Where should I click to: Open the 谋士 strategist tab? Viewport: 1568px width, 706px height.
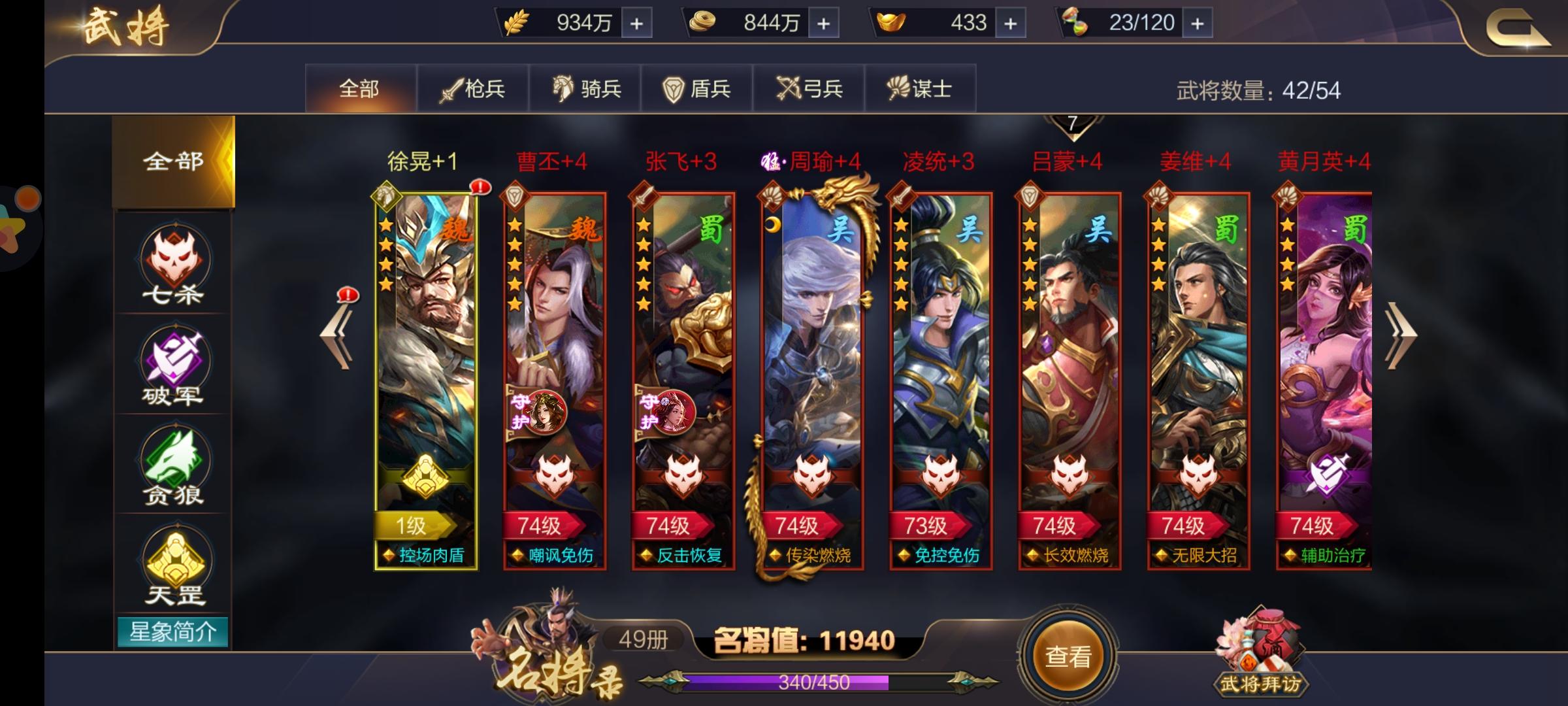pos(919,87)
